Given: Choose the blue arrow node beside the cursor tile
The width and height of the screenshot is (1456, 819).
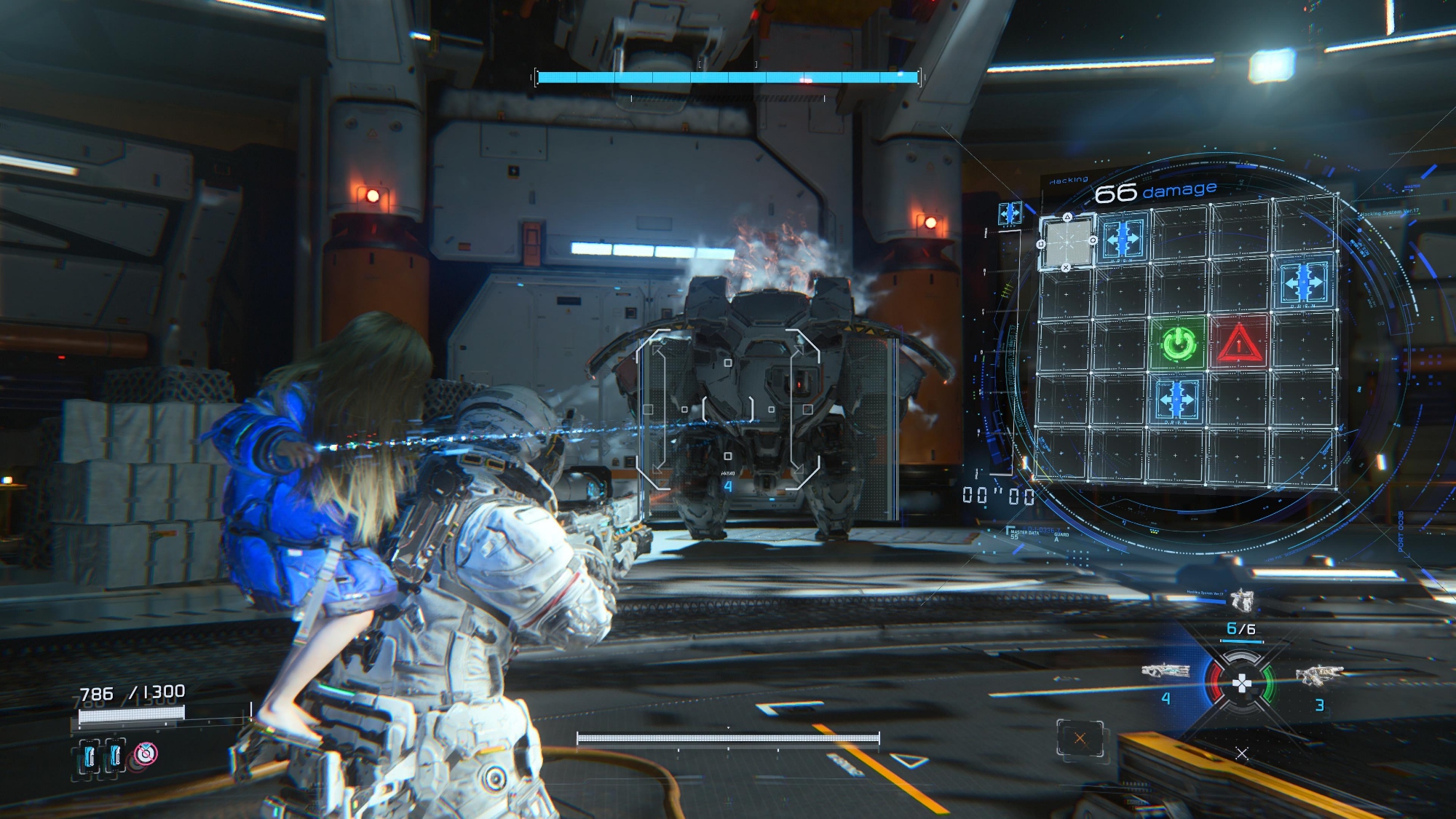Looking at the screenshot, I should pos(1123,238).
